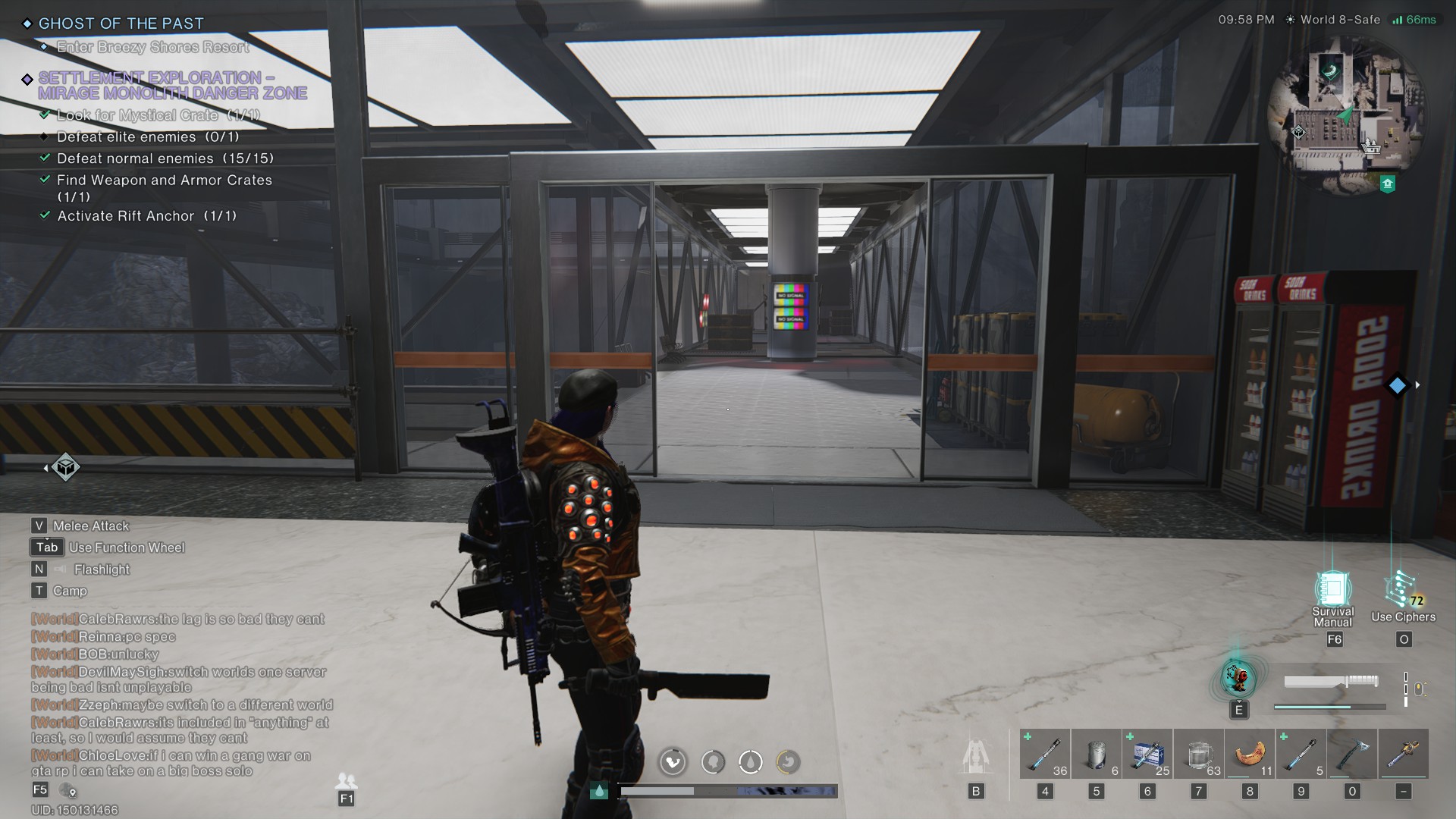Select the hatchet in slot 0
This screenshot has height=819, width=1456.
[x=1352, y=753]
